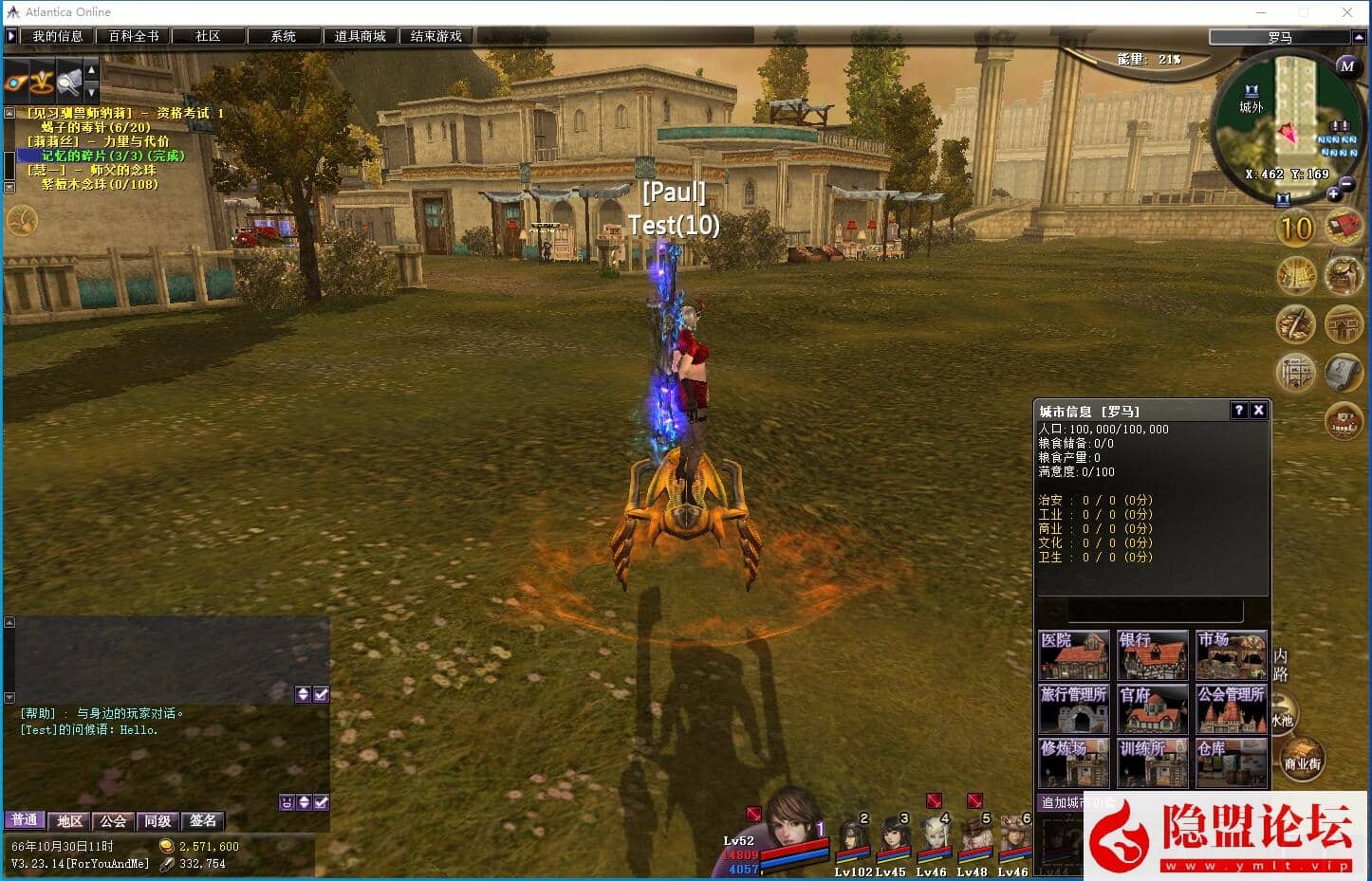Image resolution: width=1372 pixels, height=881 pixels.
Task: Toggle the checkbox beside the smiley button
Action: pyautogui.click(x=321, y=801)
